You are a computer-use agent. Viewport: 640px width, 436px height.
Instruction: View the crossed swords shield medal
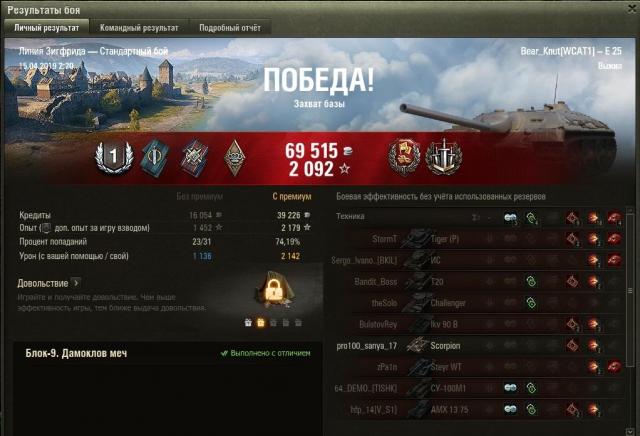(x=440, y=156)
